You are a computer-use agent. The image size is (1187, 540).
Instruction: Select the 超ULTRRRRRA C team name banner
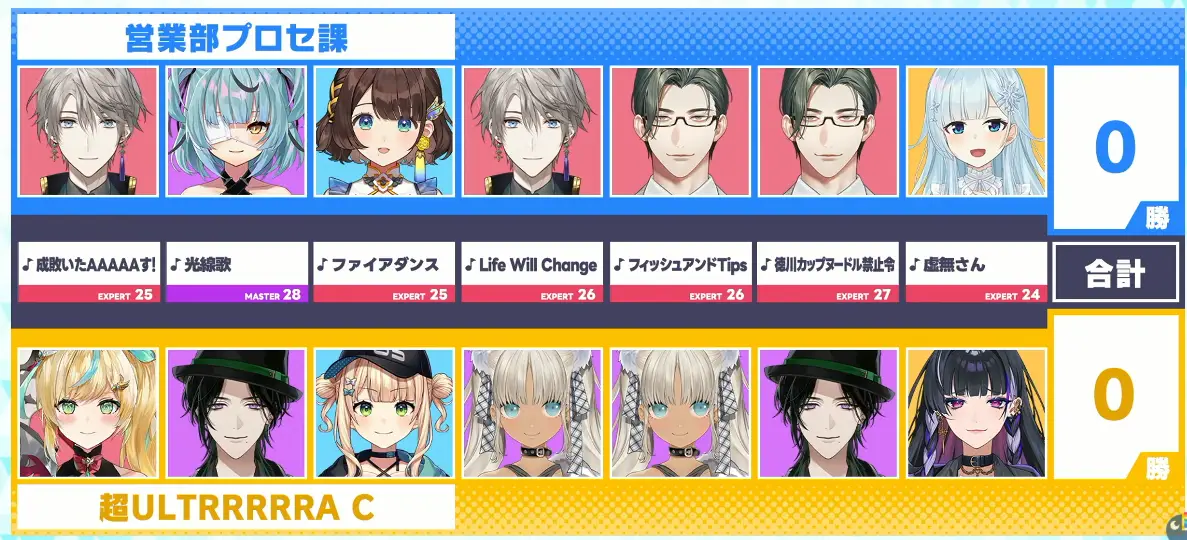tap(236, 507)
